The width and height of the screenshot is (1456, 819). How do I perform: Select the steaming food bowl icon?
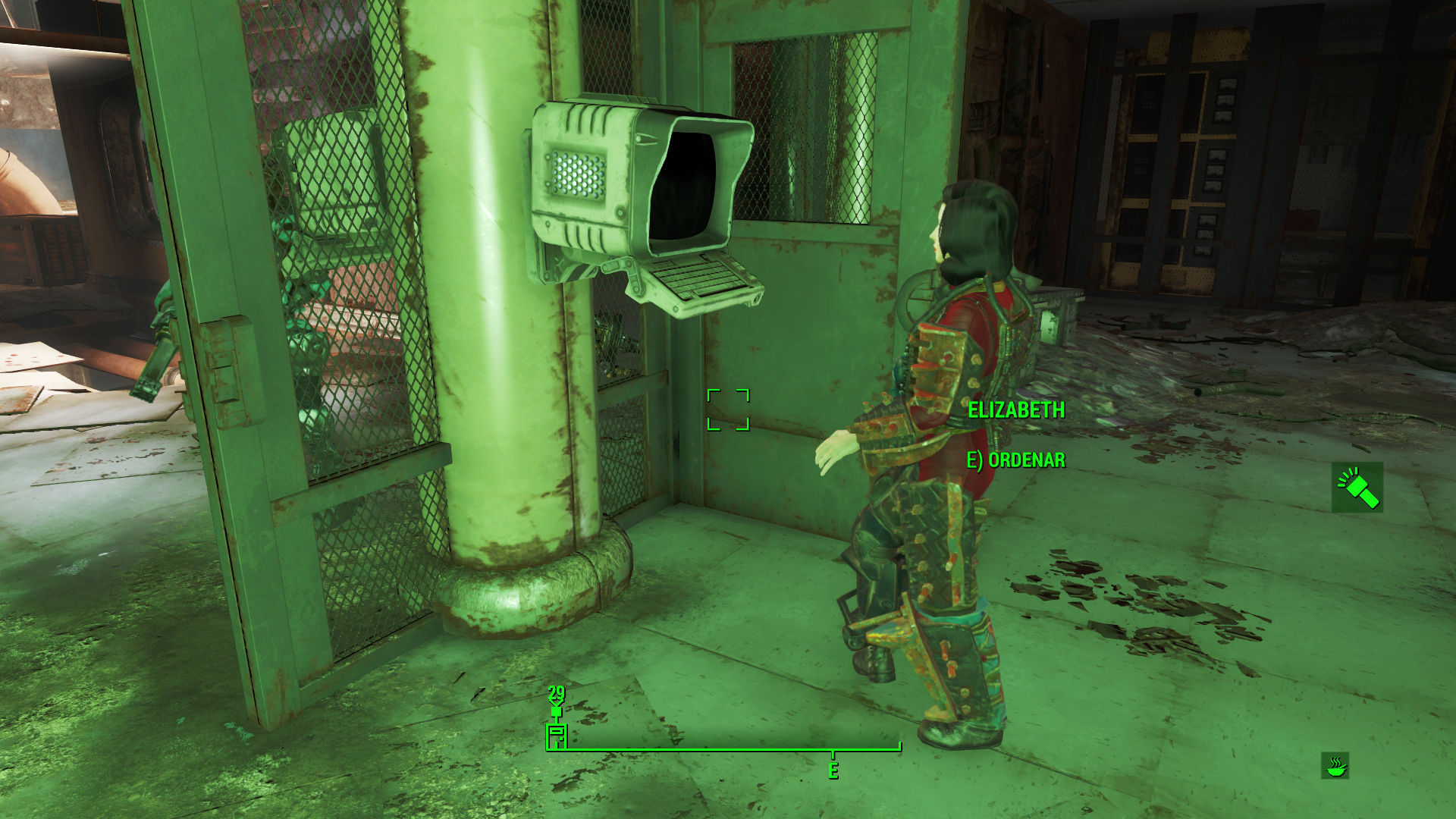[1335, 766]
